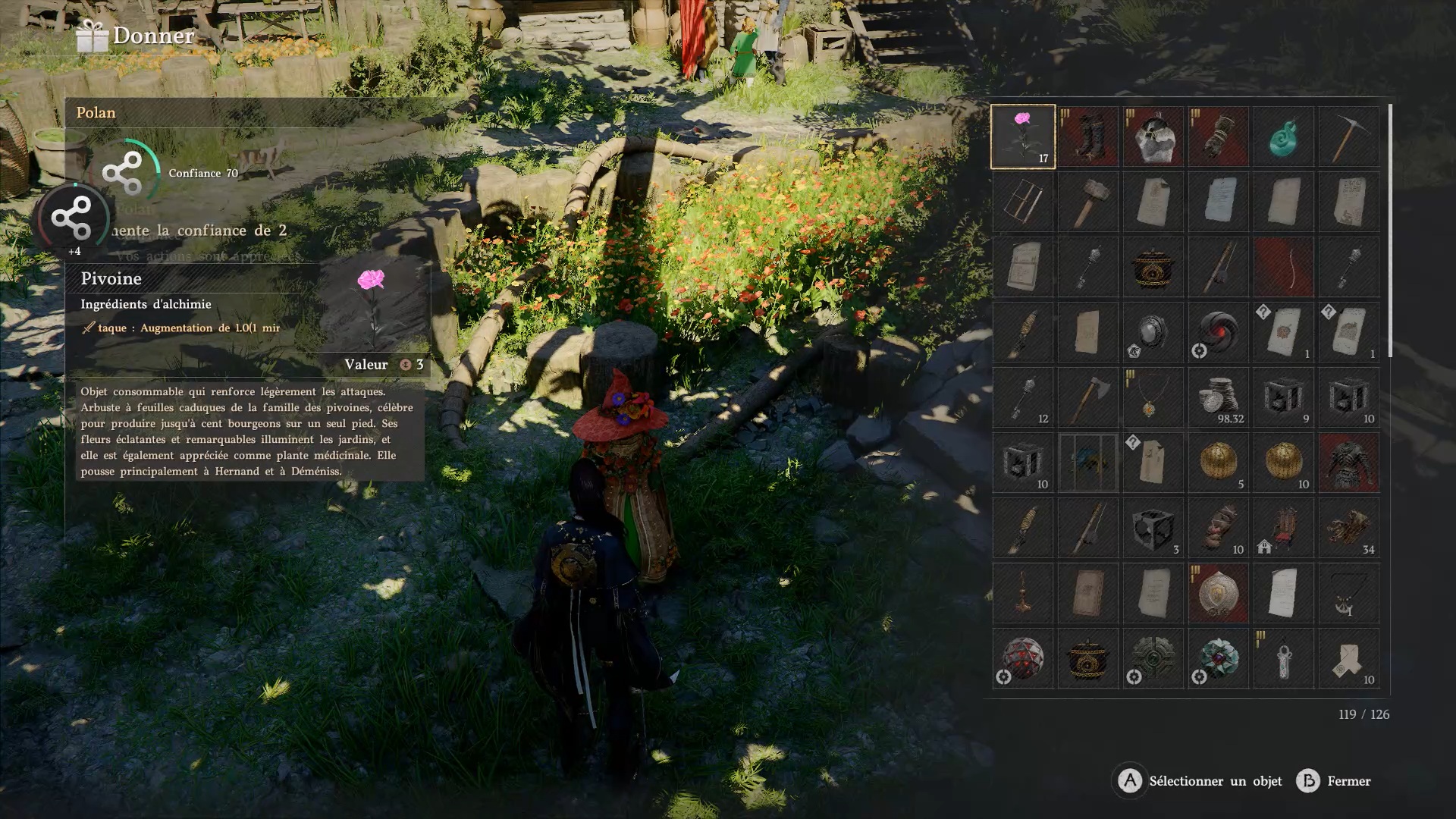Select the pink peony stack of 17
The width and height of the screenshot is (1456, 819).
[x=1022, y=136]
